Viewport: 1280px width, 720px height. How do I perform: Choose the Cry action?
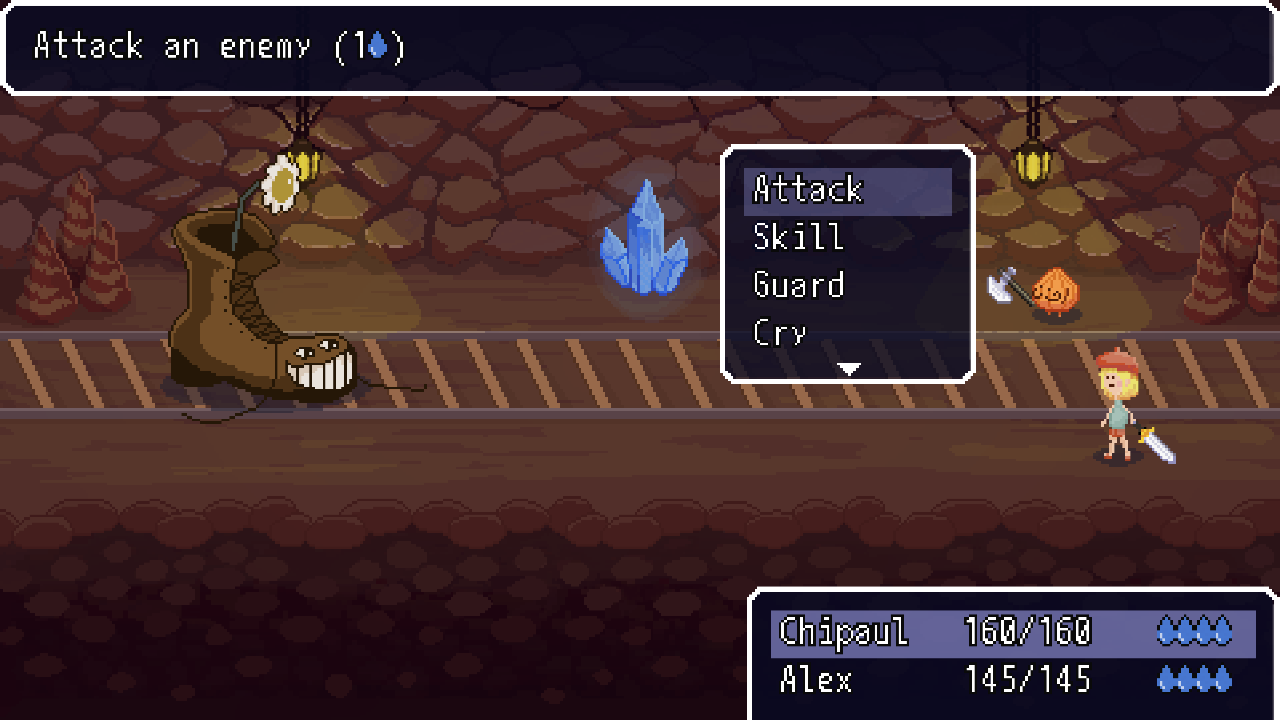780,332
